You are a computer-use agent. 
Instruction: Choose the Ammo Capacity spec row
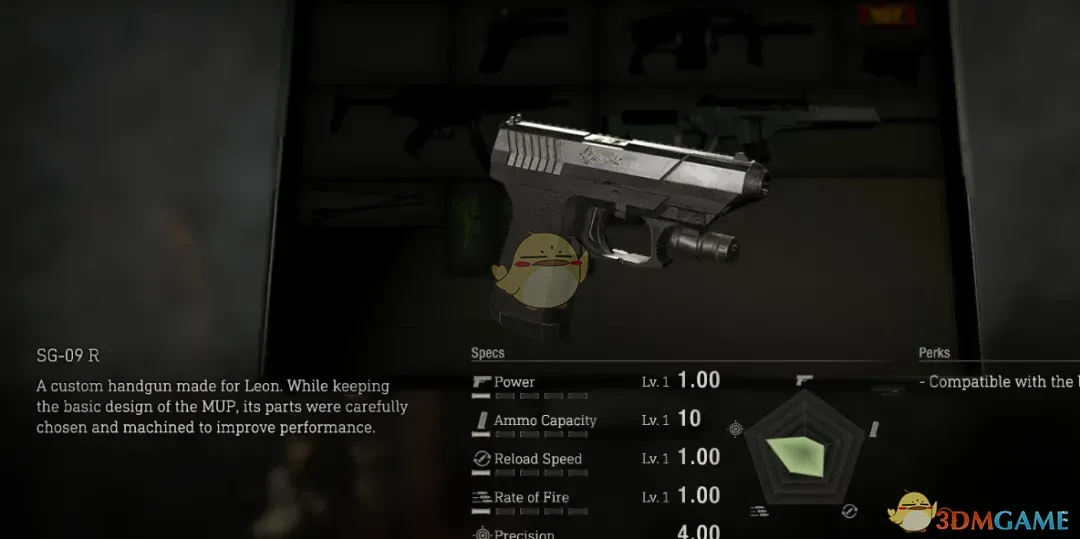[x=595, y=420]
